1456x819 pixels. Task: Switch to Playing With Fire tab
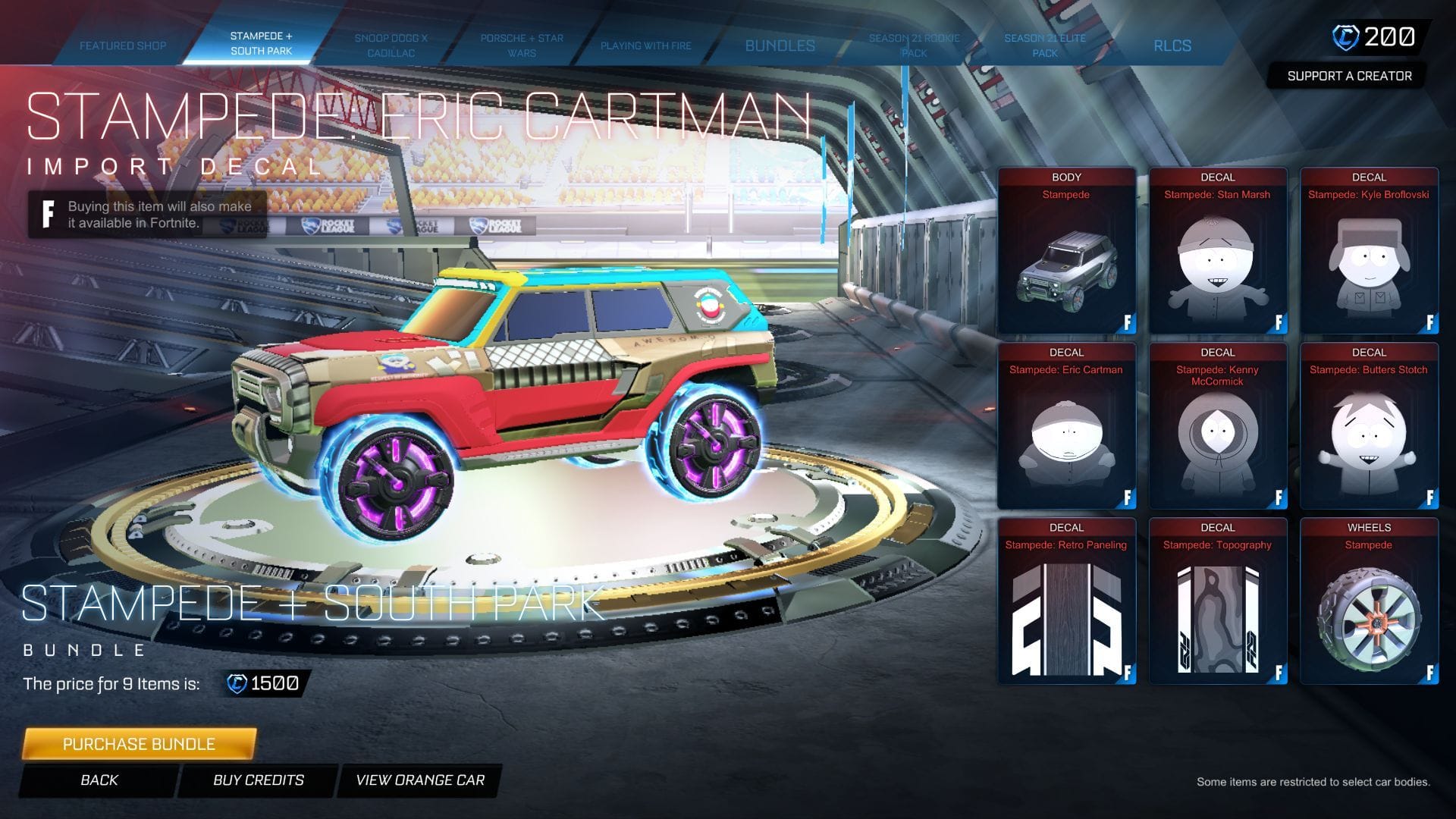coord(646,45)
